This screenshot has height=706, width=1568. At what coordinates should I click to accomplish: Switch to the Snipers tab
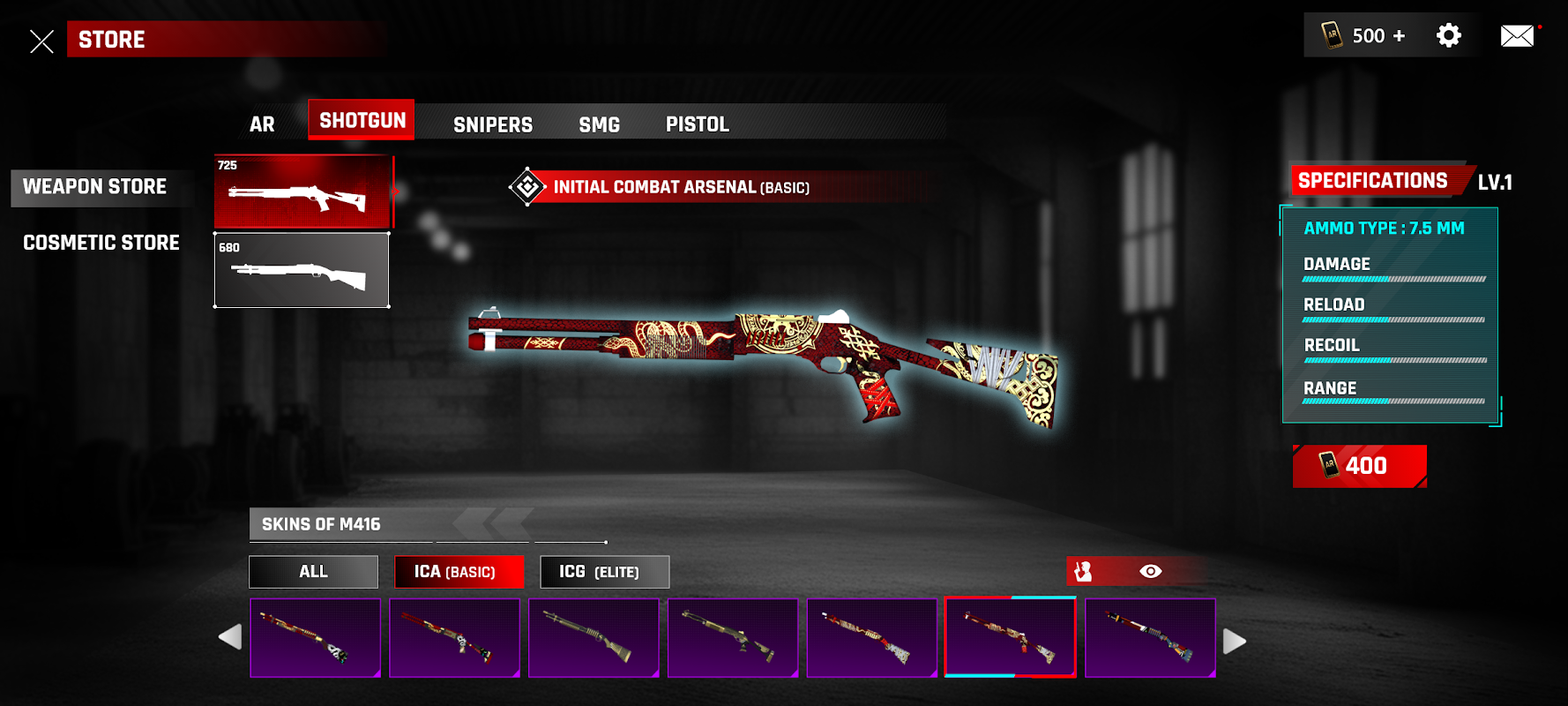click(492, 124)
